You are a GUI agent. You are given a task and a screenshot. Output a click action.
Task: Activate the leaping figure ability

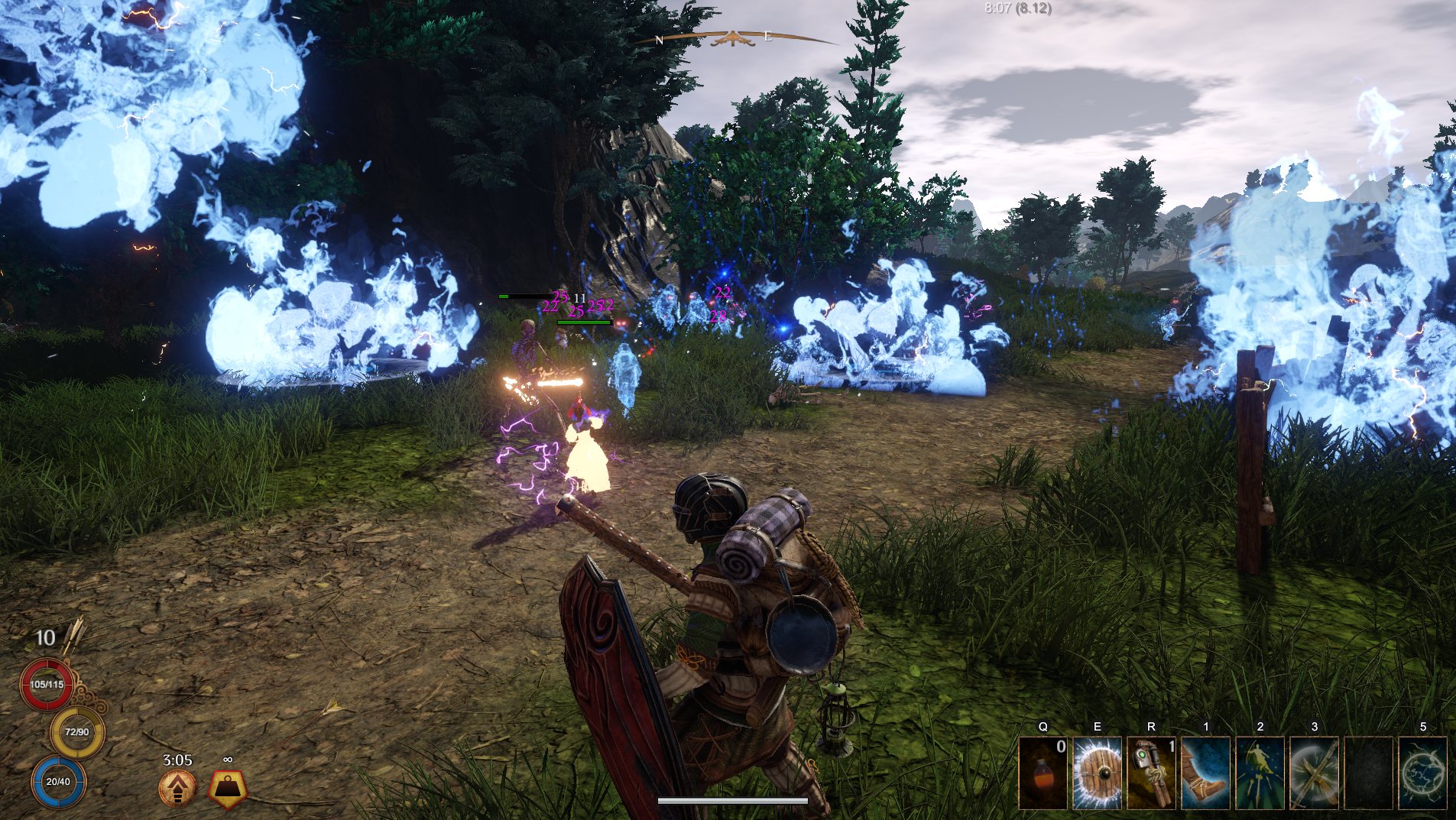point(1260,773)
